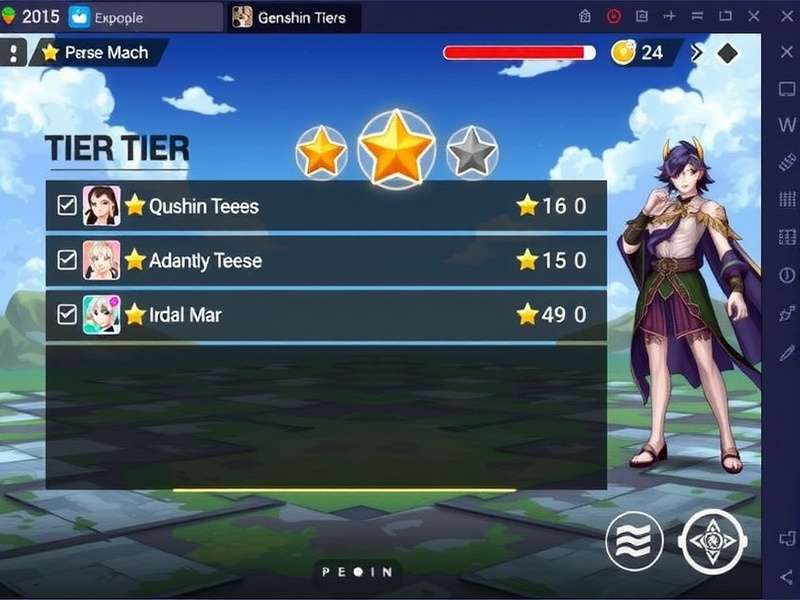Select the Adantly Teese character portrait
The height and width of the screenshot is (600, 800).
(101, 260)
